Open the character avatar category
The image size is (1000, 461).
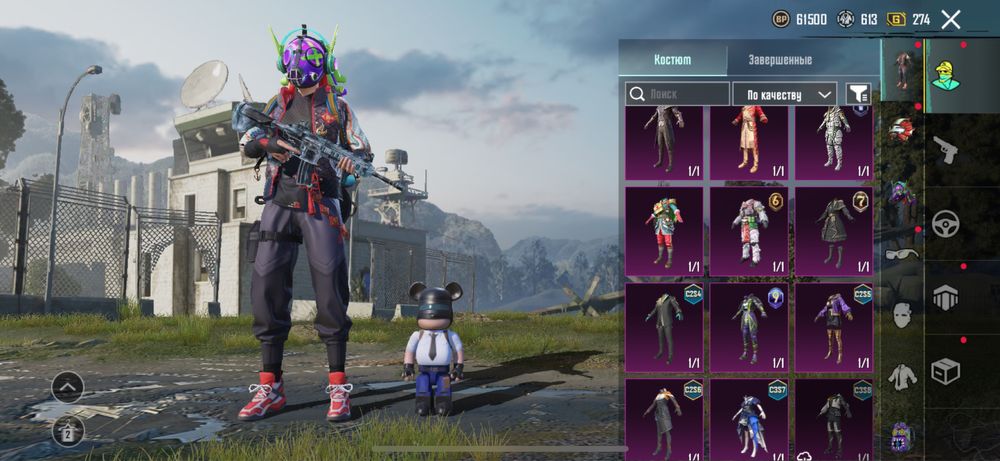coord(945,73)
